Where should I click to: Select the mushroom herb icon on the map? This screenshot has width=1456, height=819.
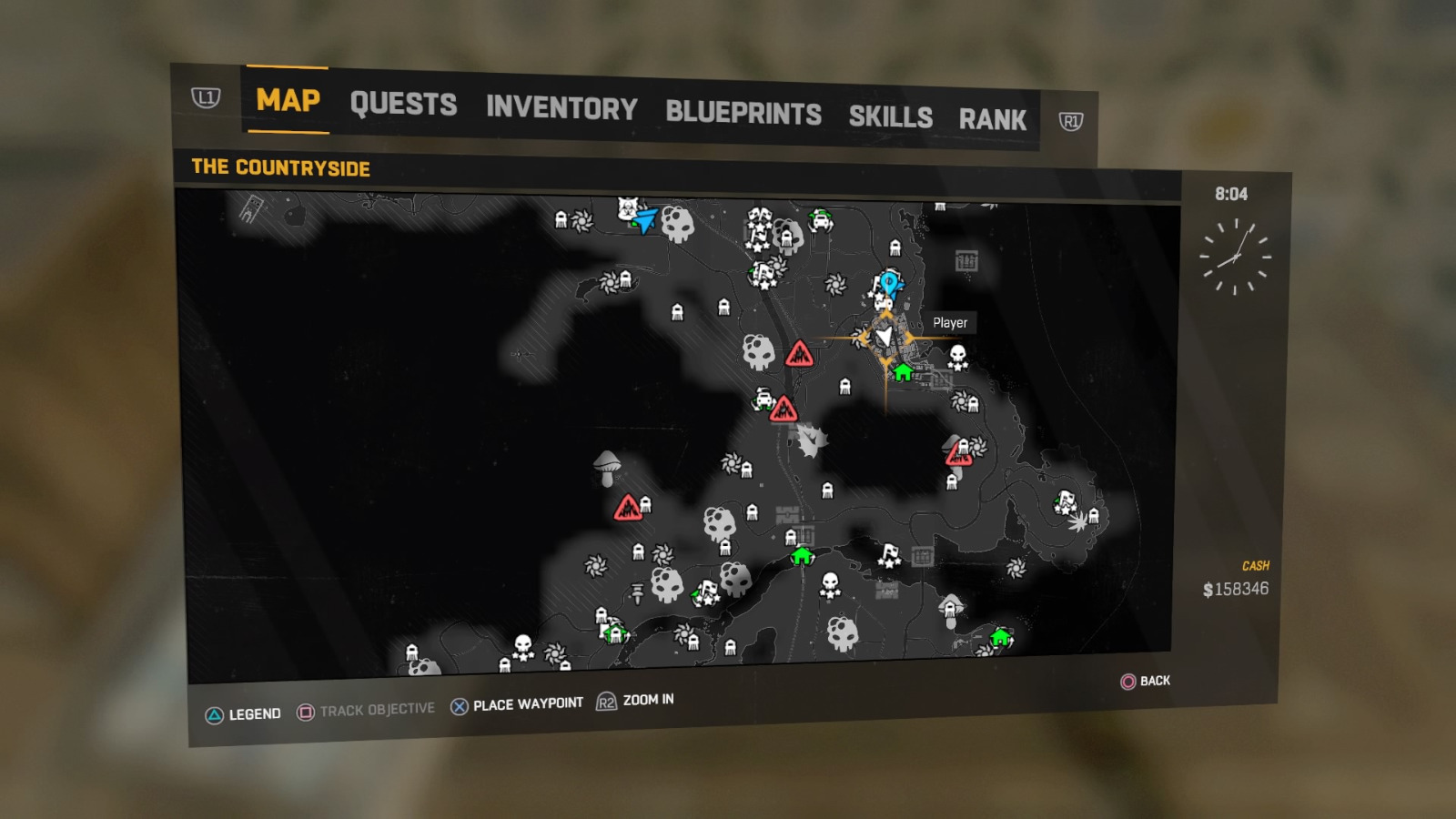coord(607,467)
